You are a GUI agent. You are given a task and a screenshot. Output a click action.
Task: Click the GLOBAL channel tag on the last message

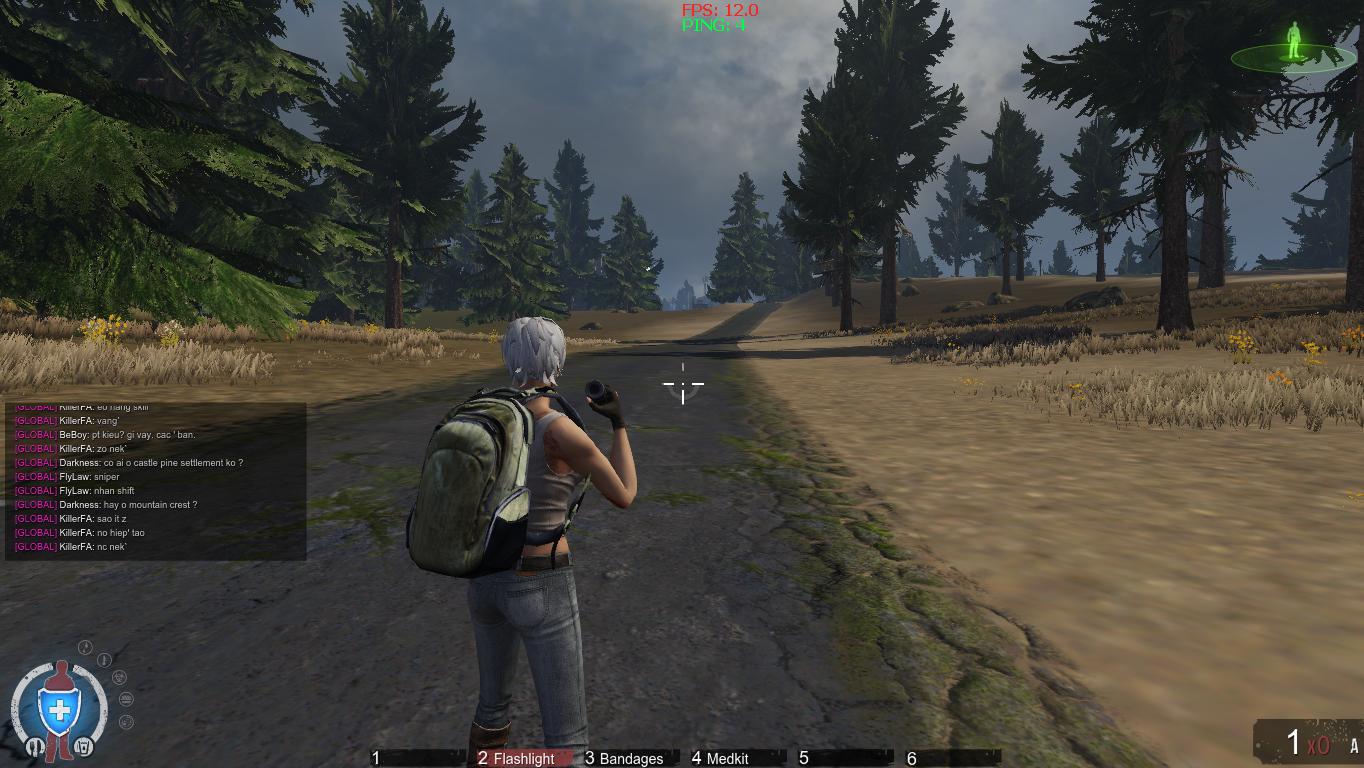pos(35,547)
